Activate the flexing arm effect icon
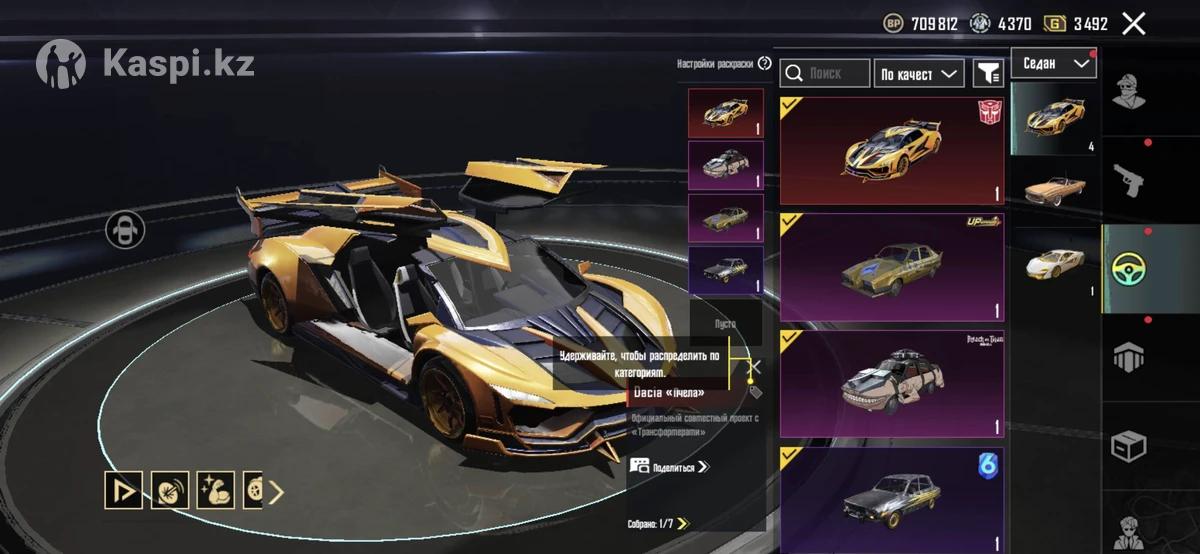 (216, 490)
